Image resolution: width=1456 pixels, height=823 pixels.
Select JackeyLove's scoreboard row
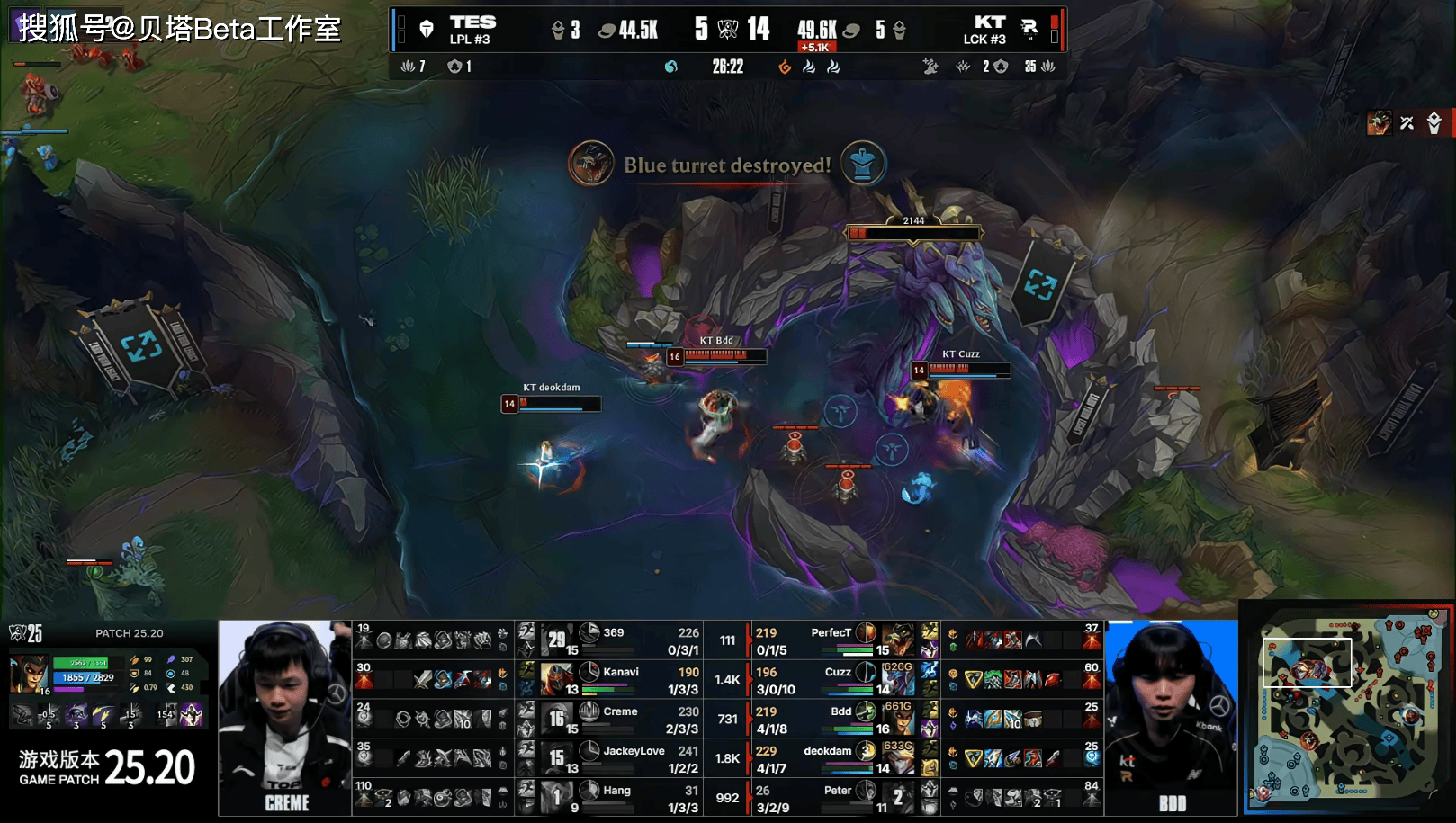point(621,758)
